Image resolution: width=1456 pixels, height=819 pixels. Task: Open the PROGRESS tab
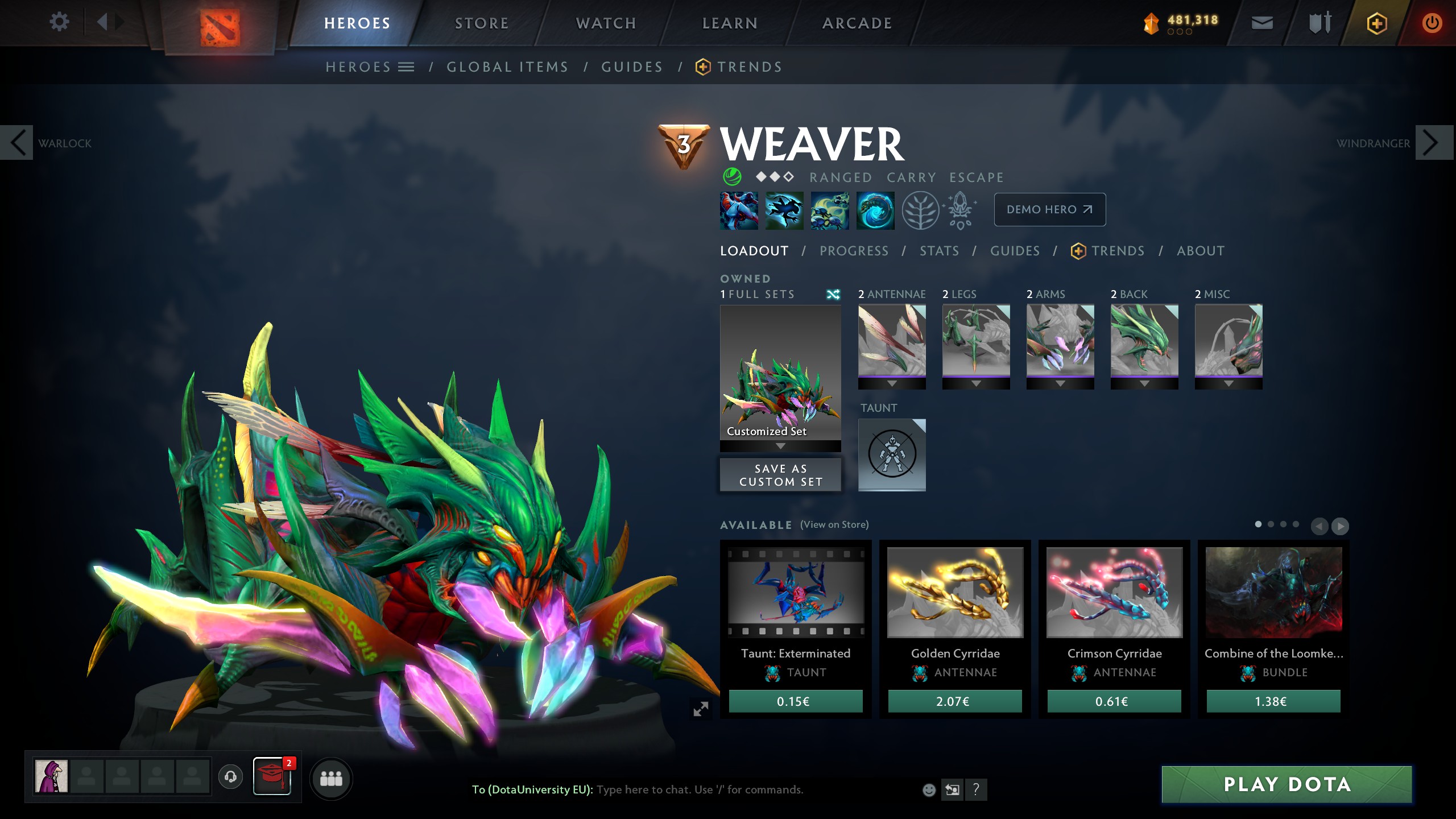click(854, 251)
